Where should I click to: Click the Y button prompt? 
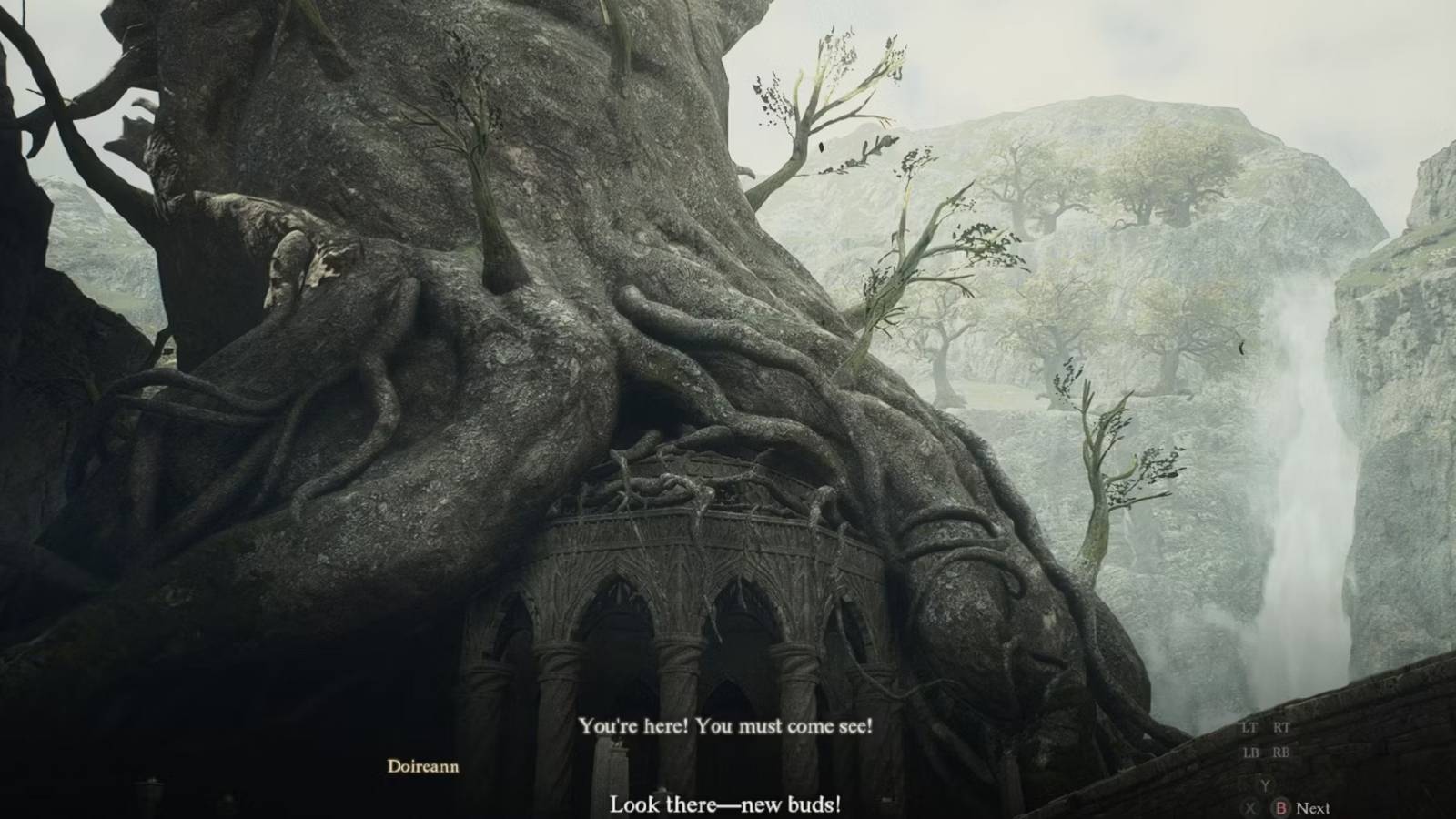click(x=1266, y=784)
